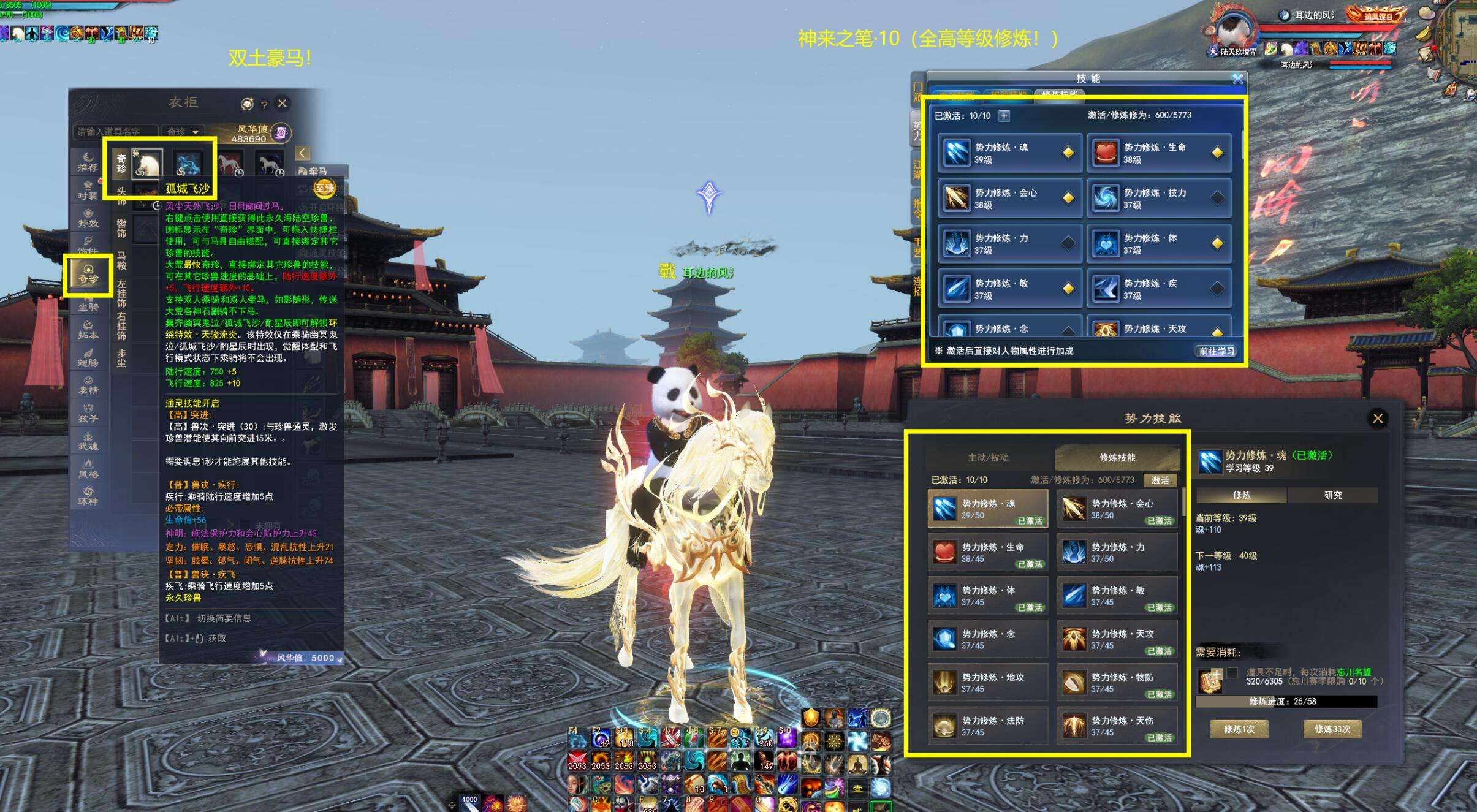Switch to the 主动/被动 tab
This screenshot has height=812, width=1477.
[988, 458]
